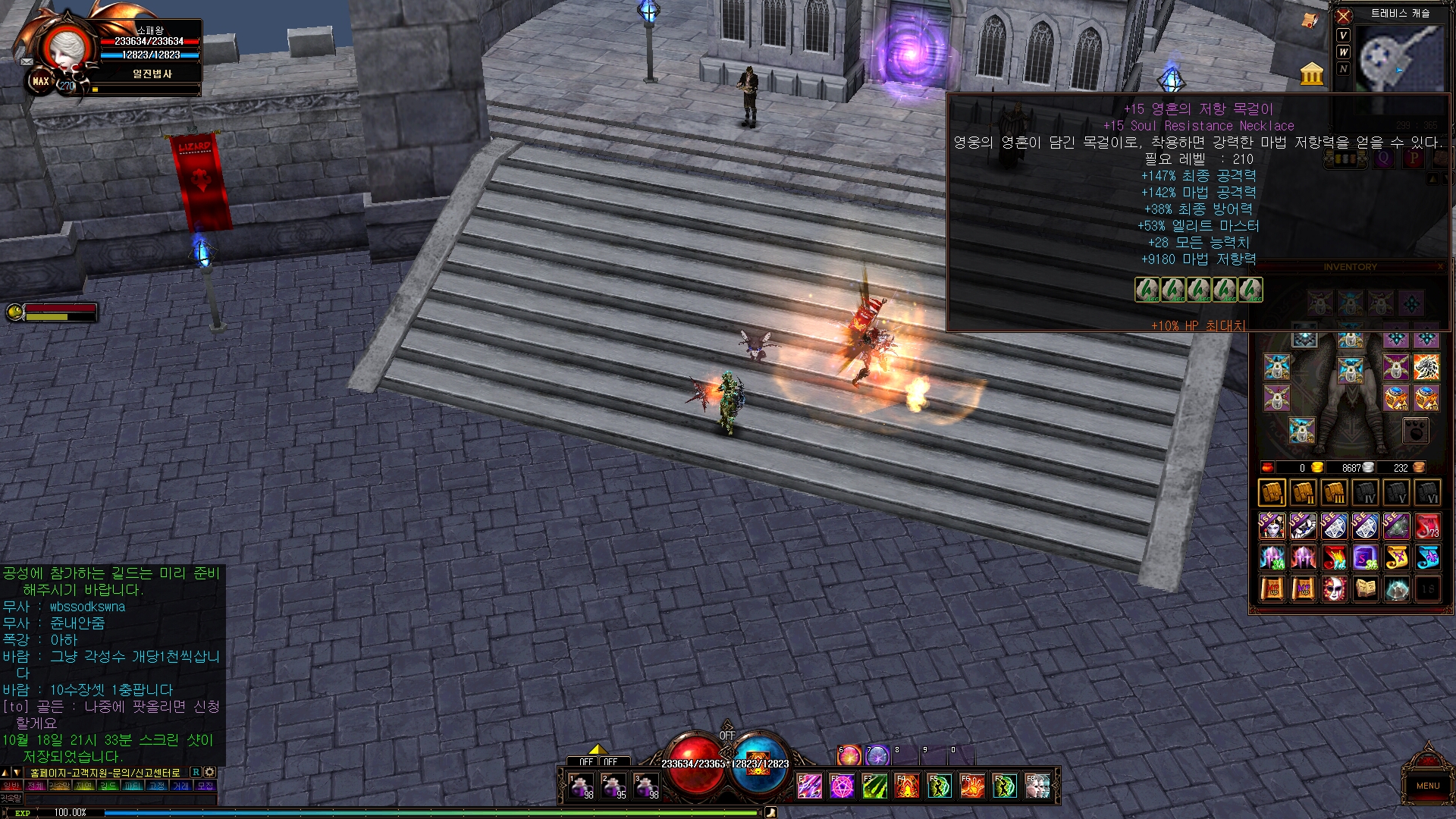Open the spell book item in inventory

(x=1365, y=588)
